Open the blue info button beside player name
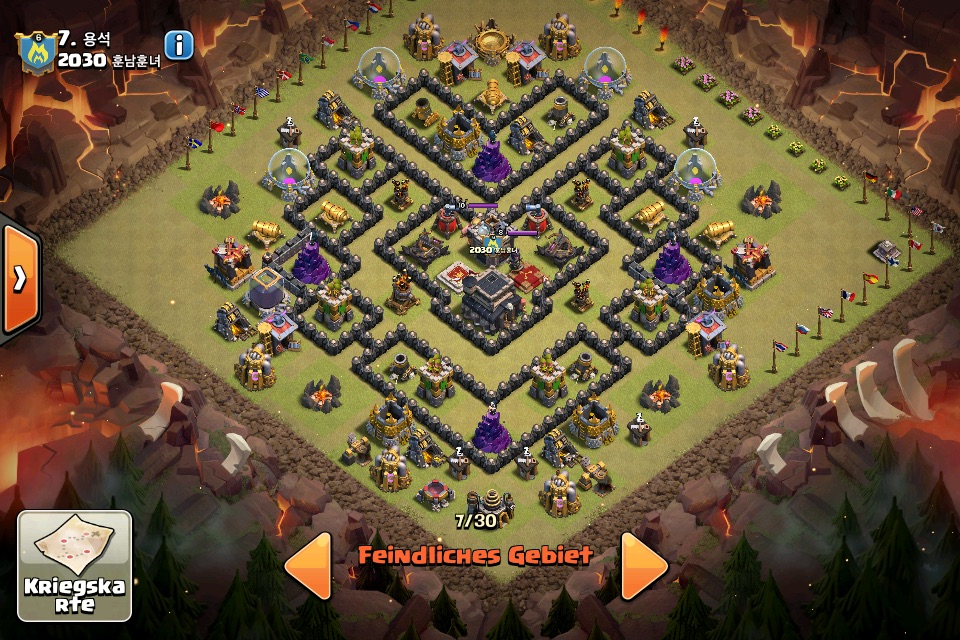The image size is (960, 640). point(179,45)
